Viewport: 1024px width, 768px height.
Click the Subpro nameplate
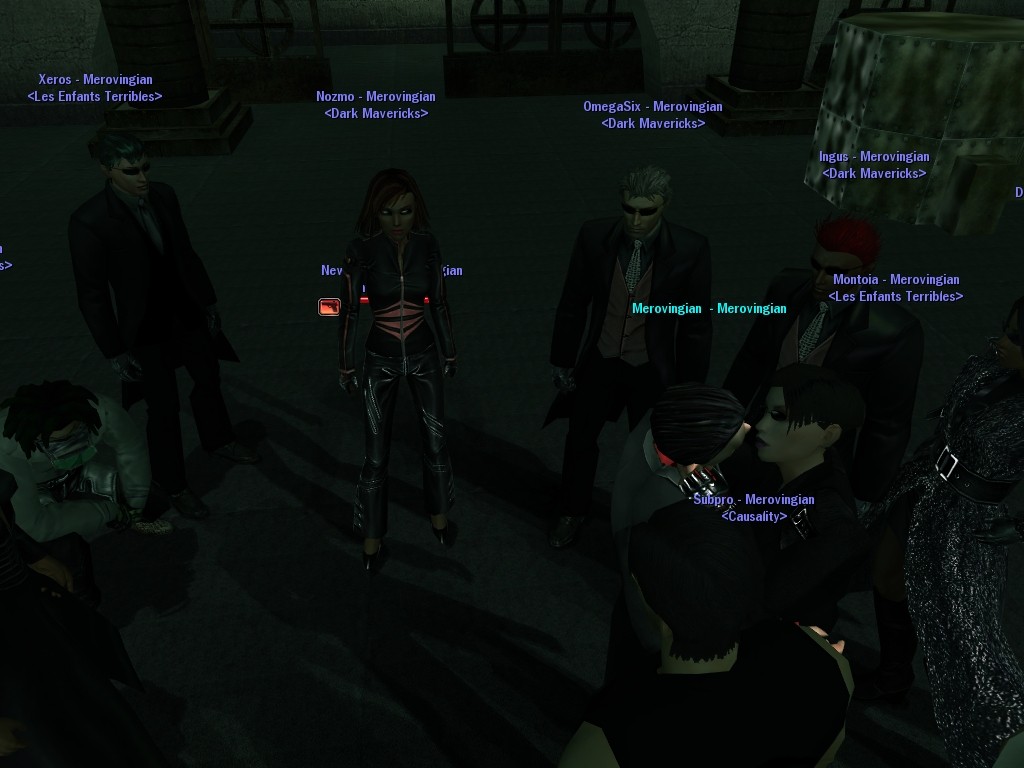[753, 500]
